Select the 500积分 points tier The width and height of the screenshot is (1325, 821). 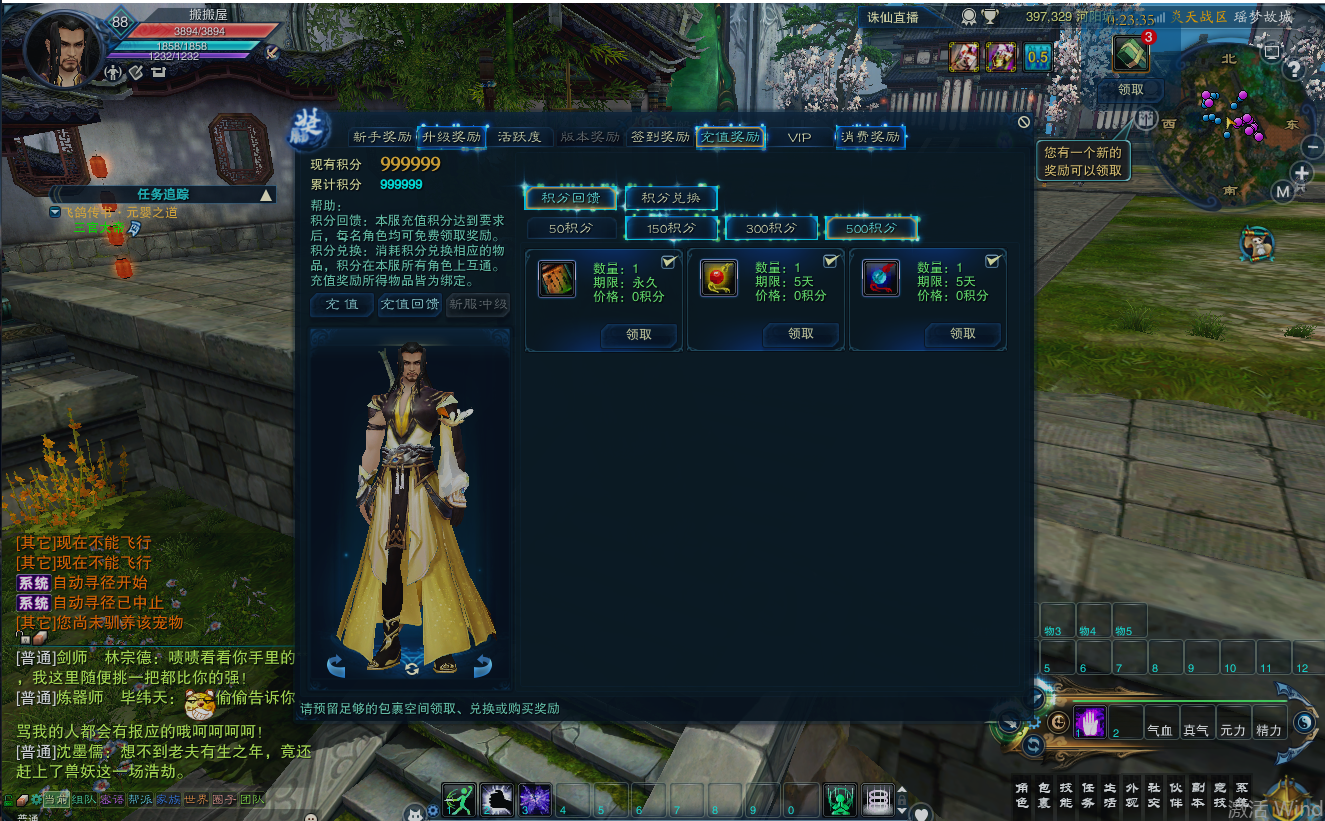(x=870, y=228)
